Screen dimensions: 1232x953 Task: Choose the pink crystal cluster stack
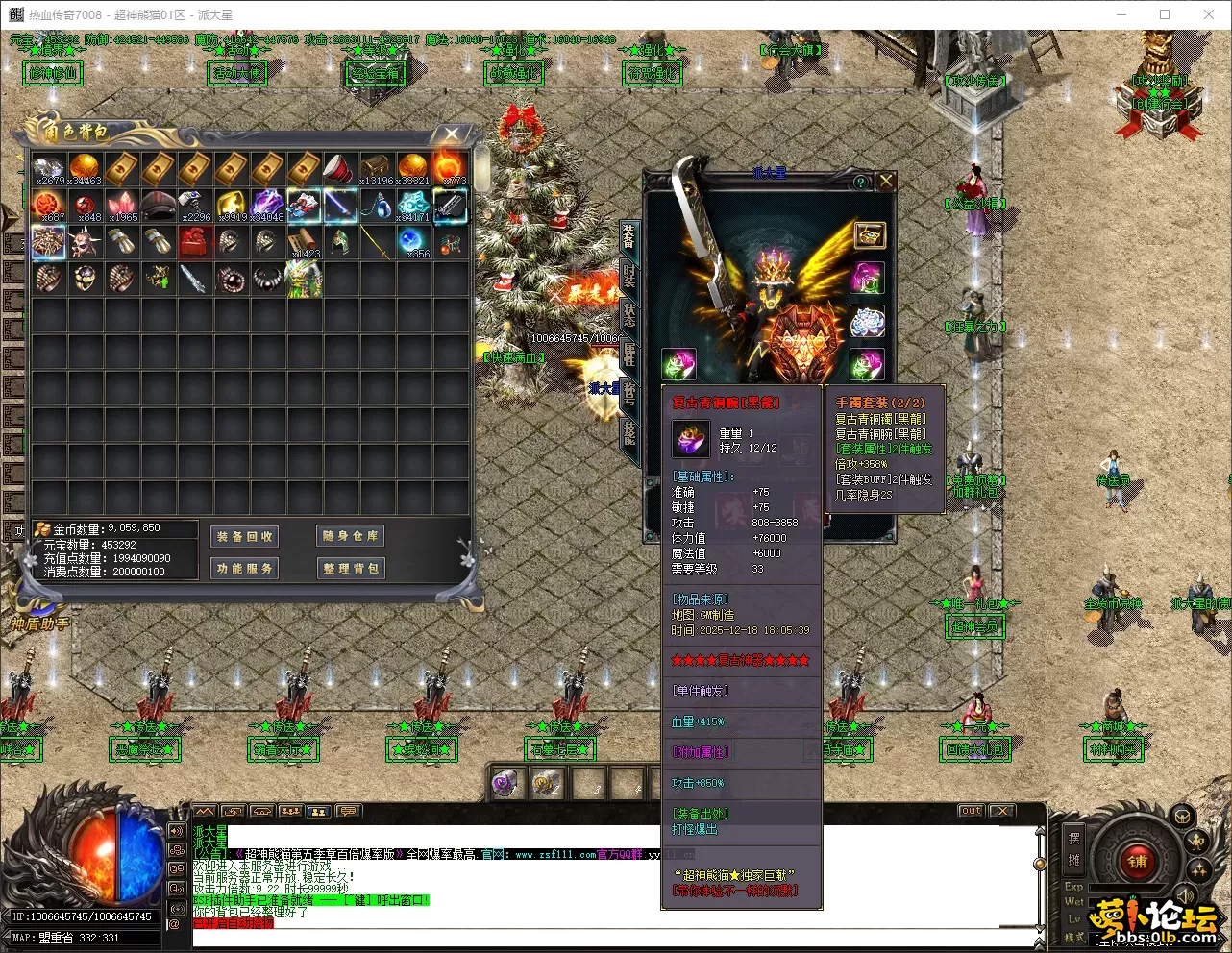pyautogui.click(x=121, y=206)
